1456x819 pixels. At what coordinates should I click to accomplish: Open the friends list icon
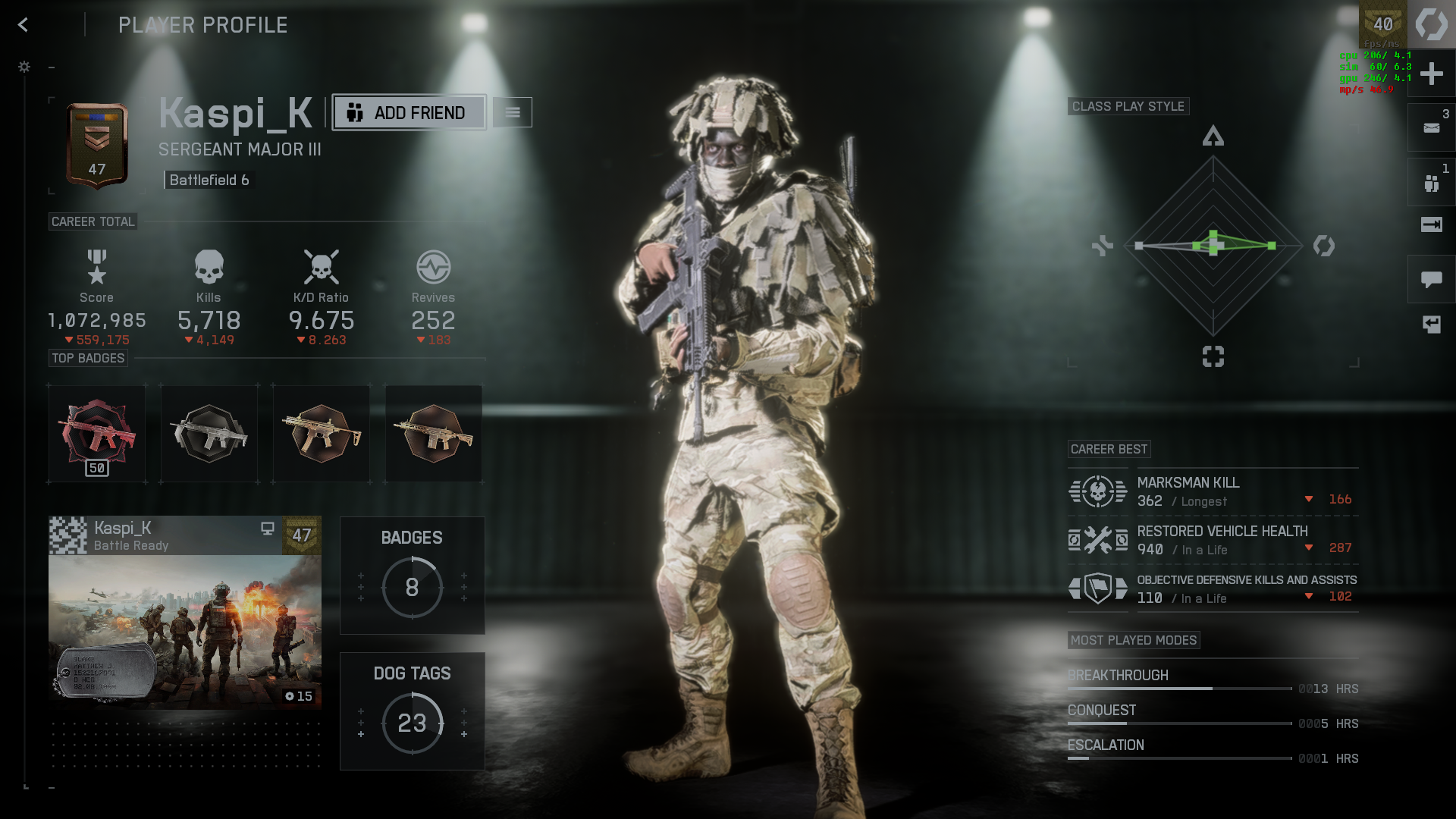1431,183
